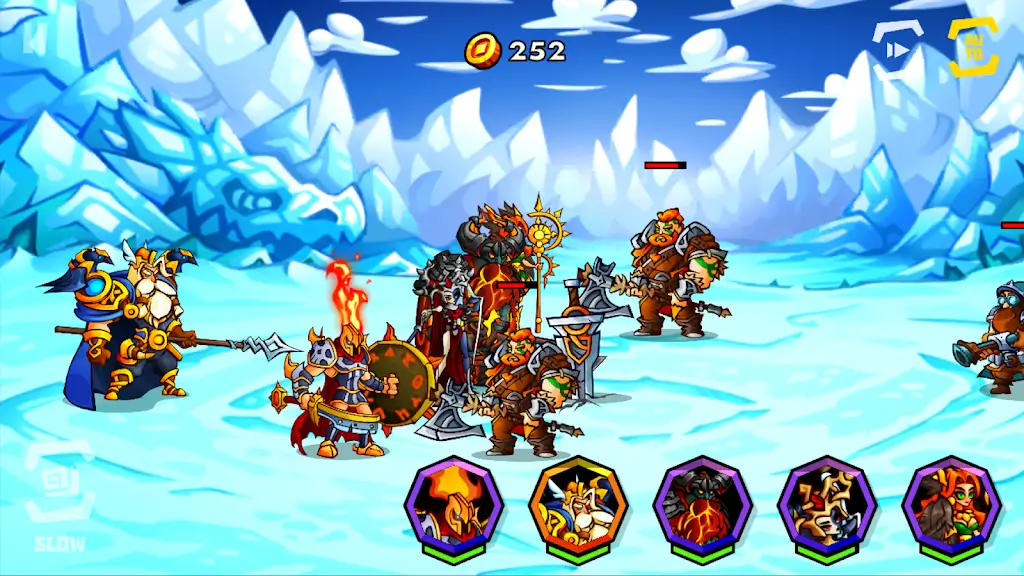Screen dimensions: 1024x576
Task: Toggle the fast-forward speed button
Action: point(898,48)
